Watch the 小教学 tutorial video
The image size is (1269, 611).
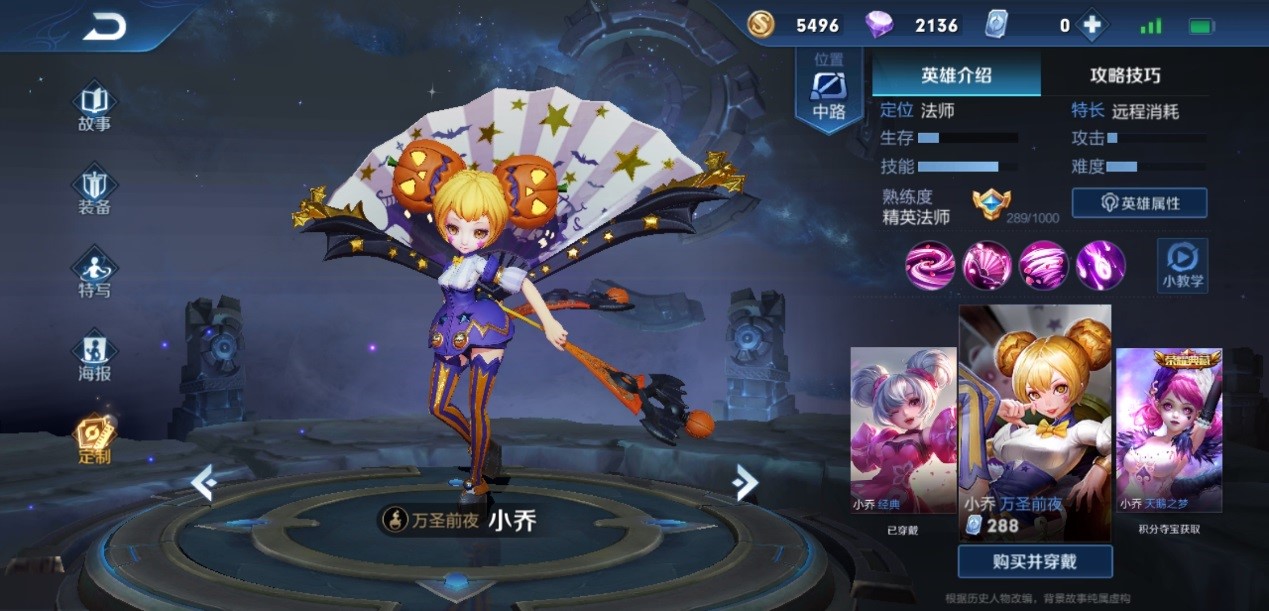click(1182, 265)
